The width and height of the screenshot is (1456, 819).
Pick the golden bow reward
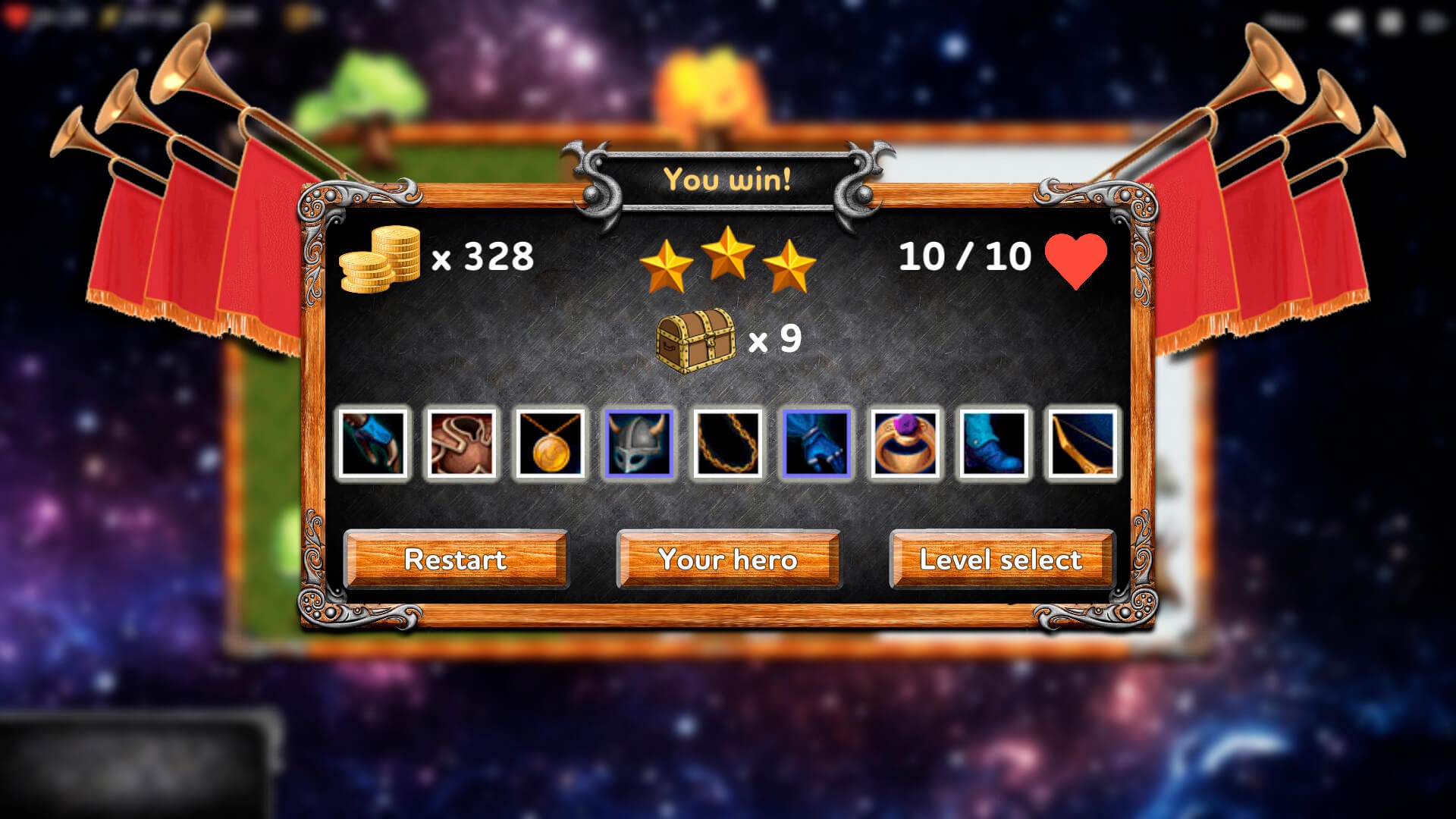click(x=1082, y=444)
